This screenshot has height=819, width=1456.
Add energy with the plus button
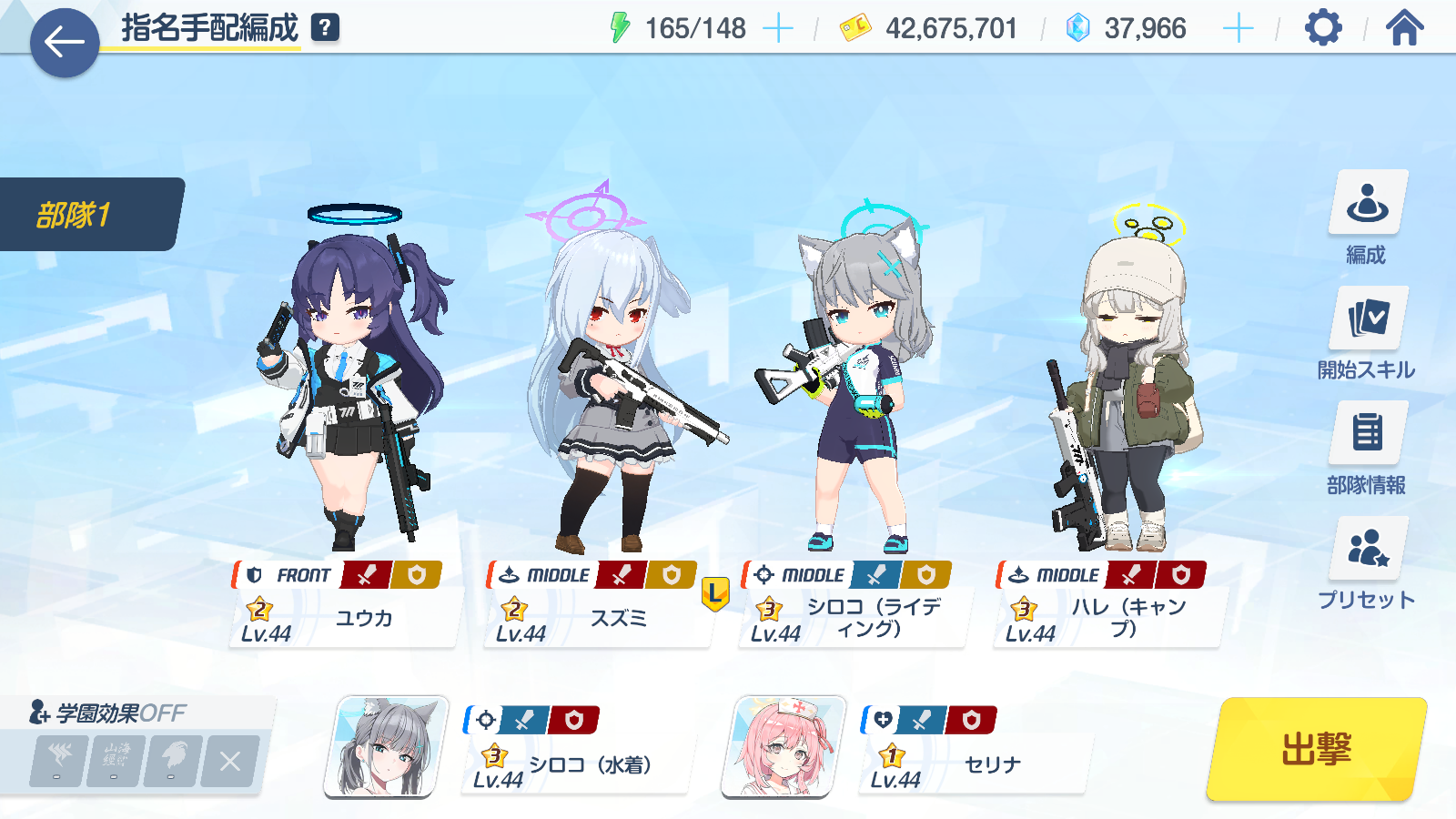(777, 29)
